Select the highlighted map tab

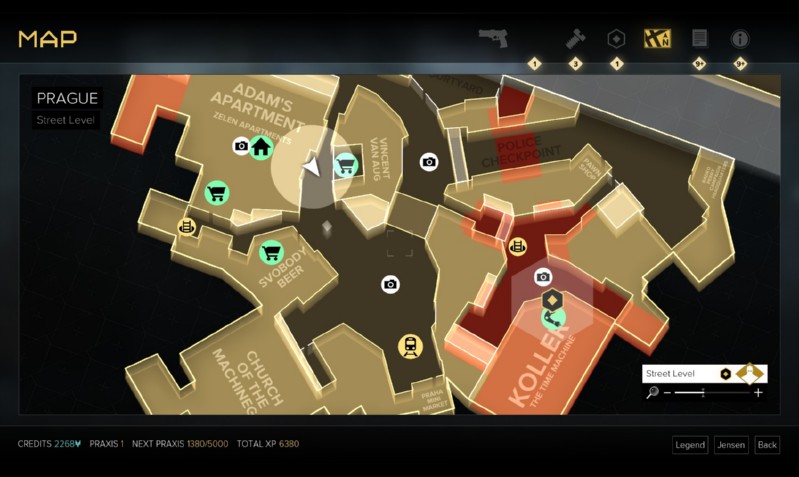pos(658,38)
